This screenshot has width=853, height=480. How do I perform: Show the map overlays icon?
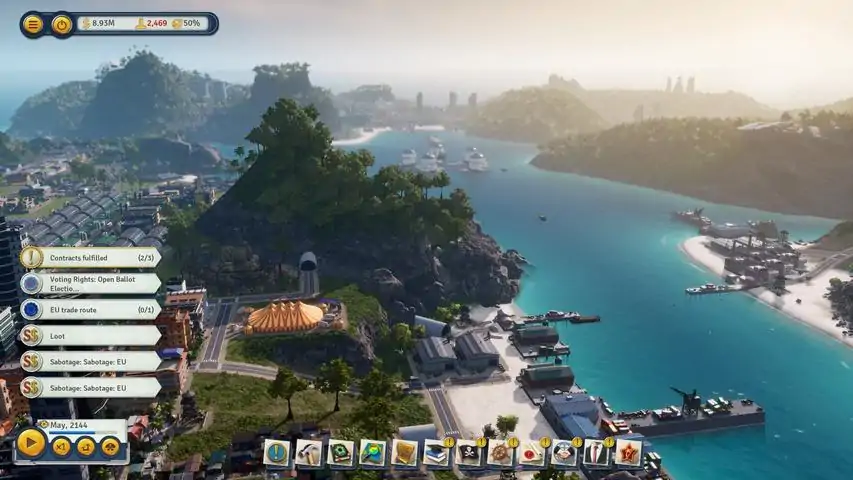pyautogui.click(x=373, y=453)
